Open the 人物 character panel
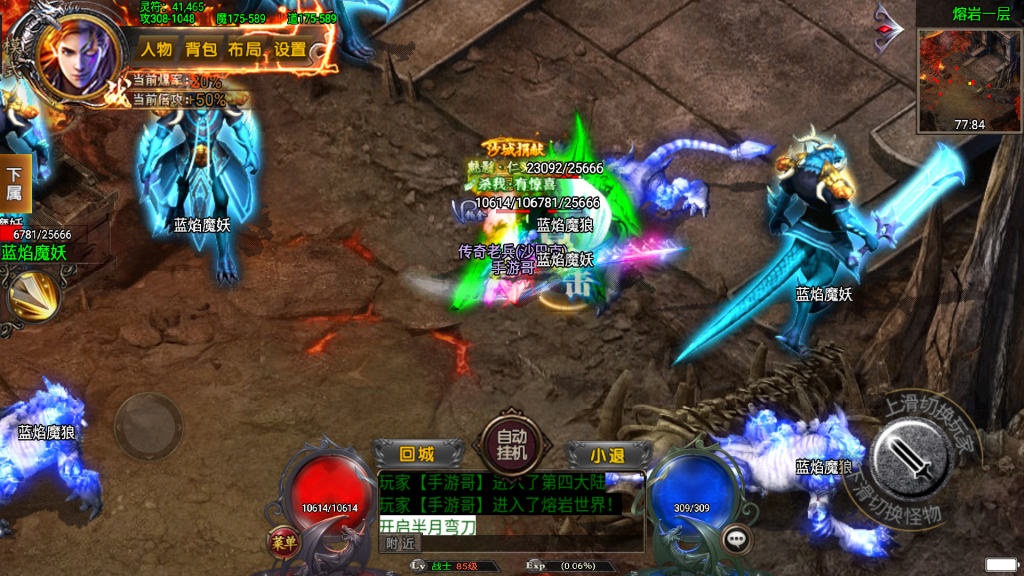The width and height of the screenshot is (1024, 576). 156,49
